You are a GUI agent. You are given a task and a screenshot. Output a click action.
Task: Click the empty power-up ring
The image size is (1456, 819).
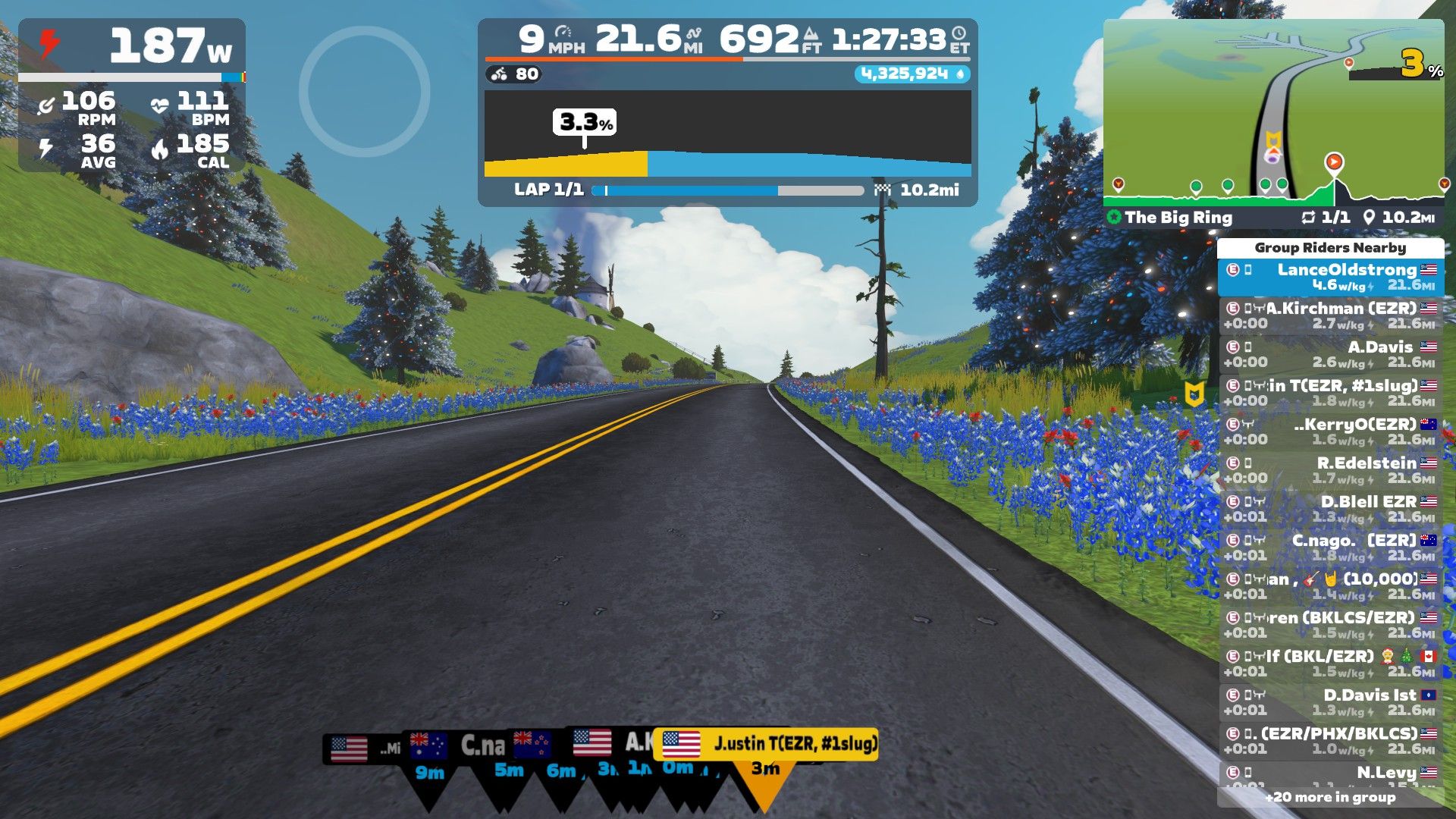365,92
